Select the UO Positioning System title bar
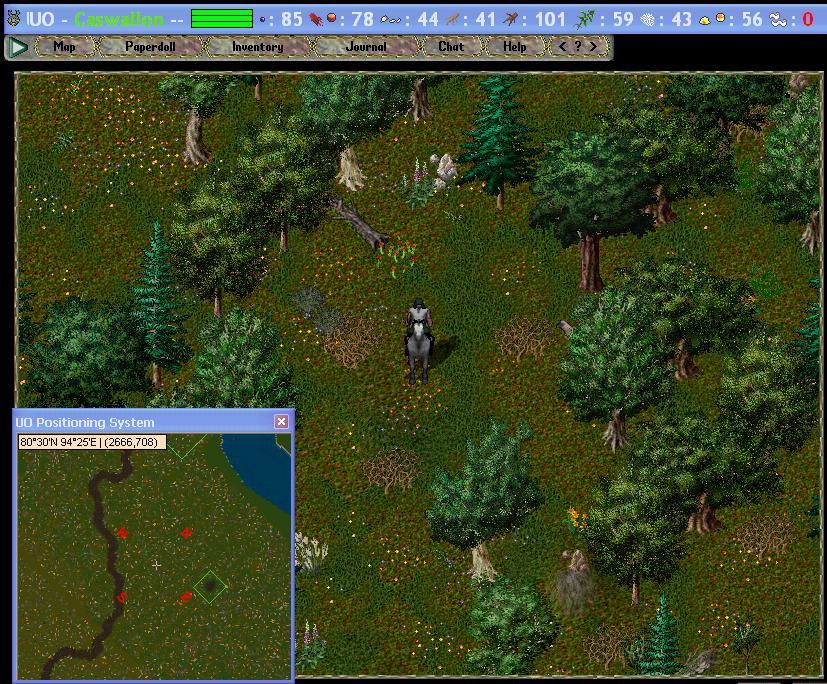 [140, 422]
